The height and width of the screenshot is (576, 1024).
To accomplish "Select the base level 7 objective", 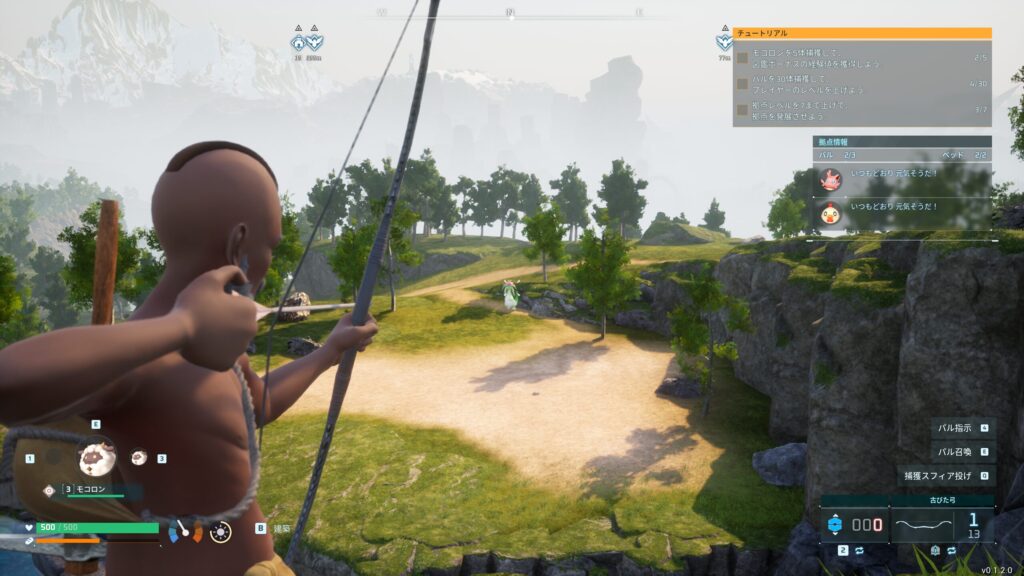I will pos(861,109).
